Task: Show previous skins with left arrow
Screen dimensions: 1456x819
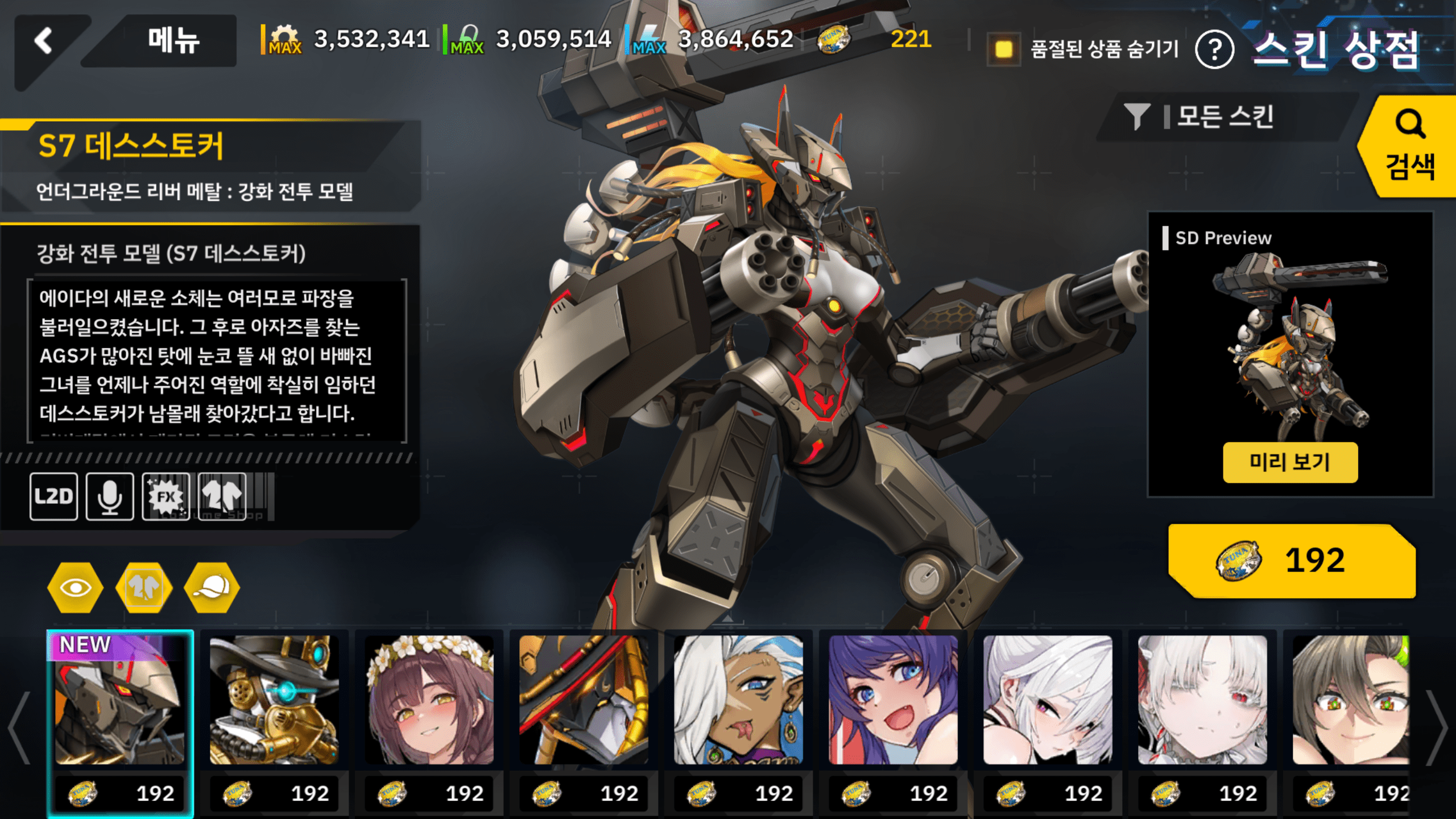Action: point(19,728)
